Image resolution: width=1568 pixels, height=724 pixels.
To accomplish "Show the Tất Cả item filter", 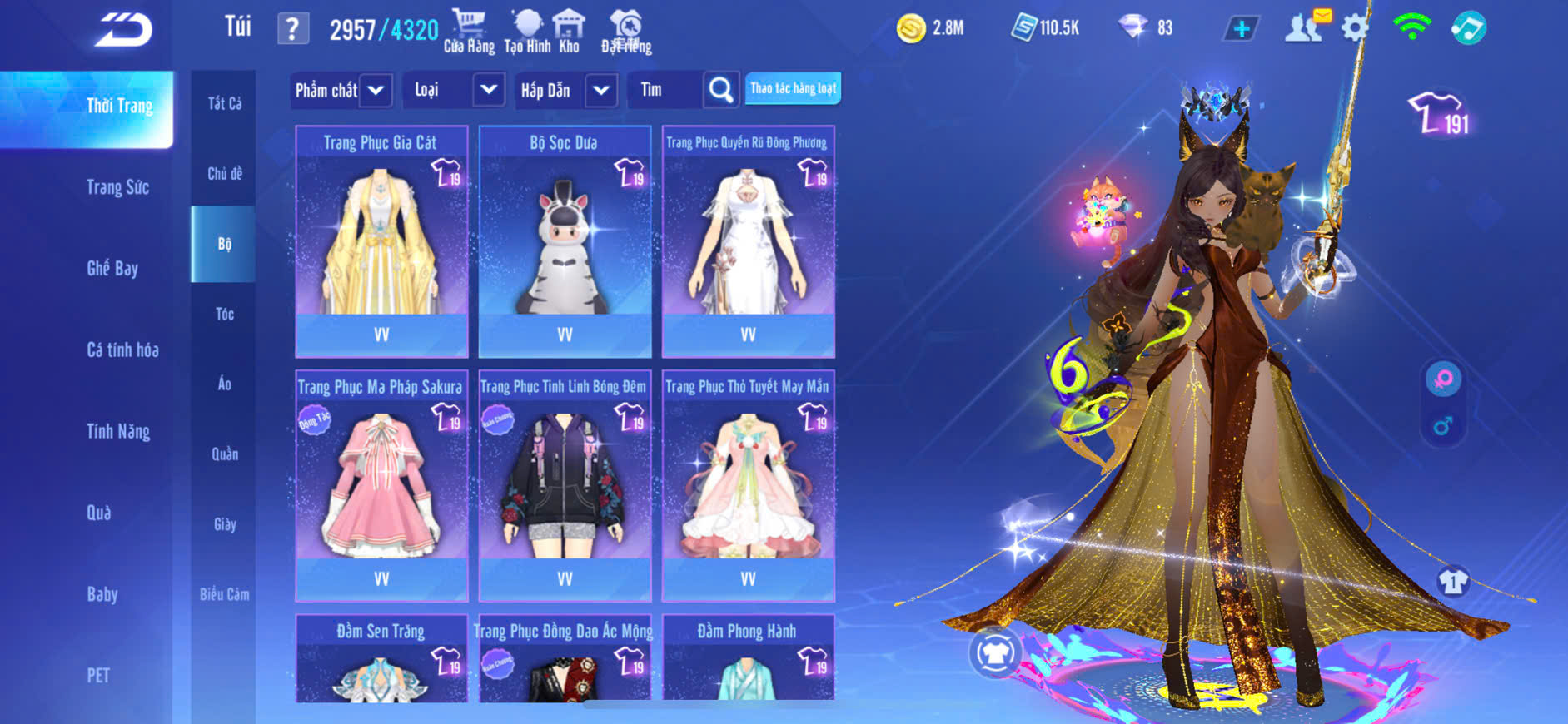I will pos(225,103).
